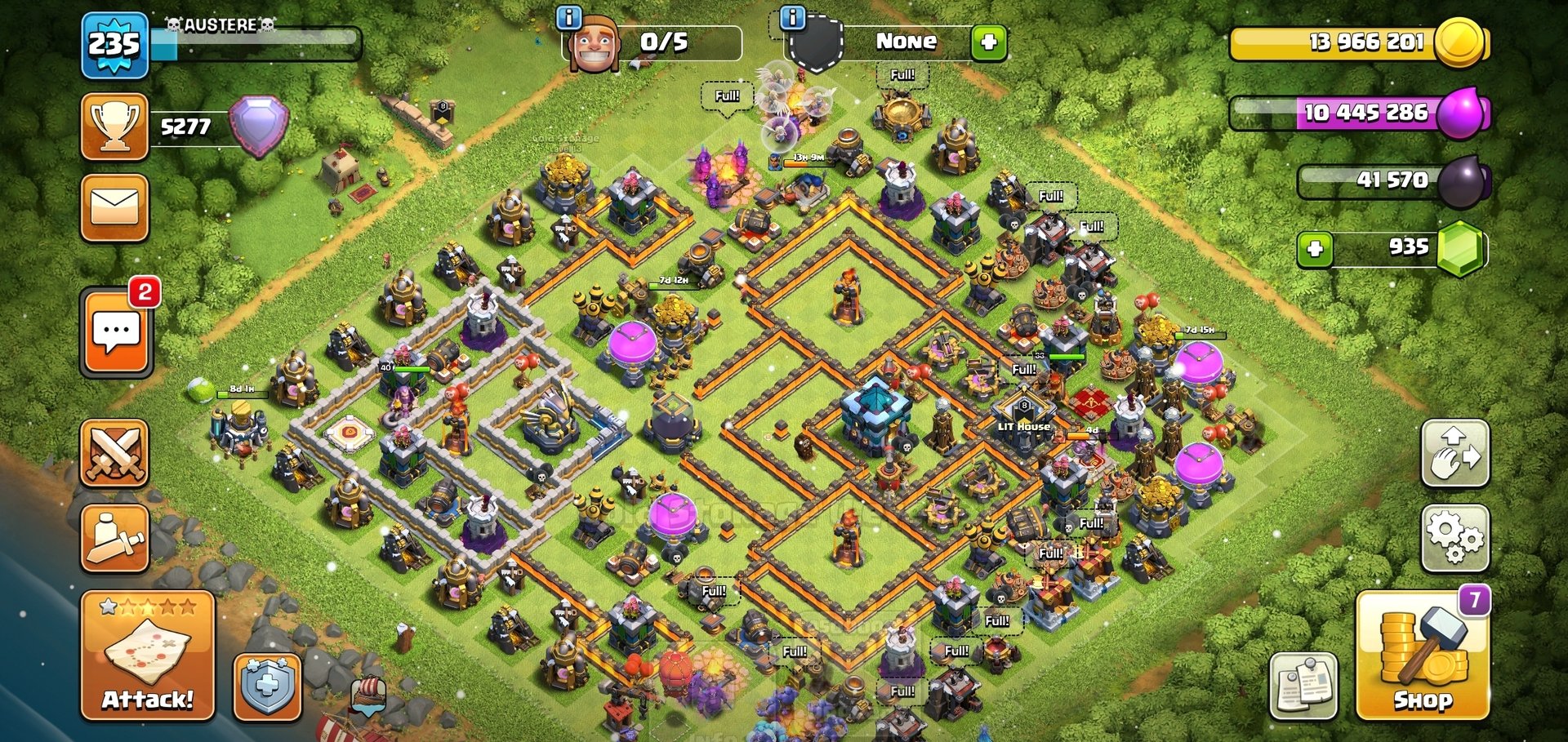Open the mail inbox envelope
Screen dimensions: 1568x742
click(x=114, y=208)
